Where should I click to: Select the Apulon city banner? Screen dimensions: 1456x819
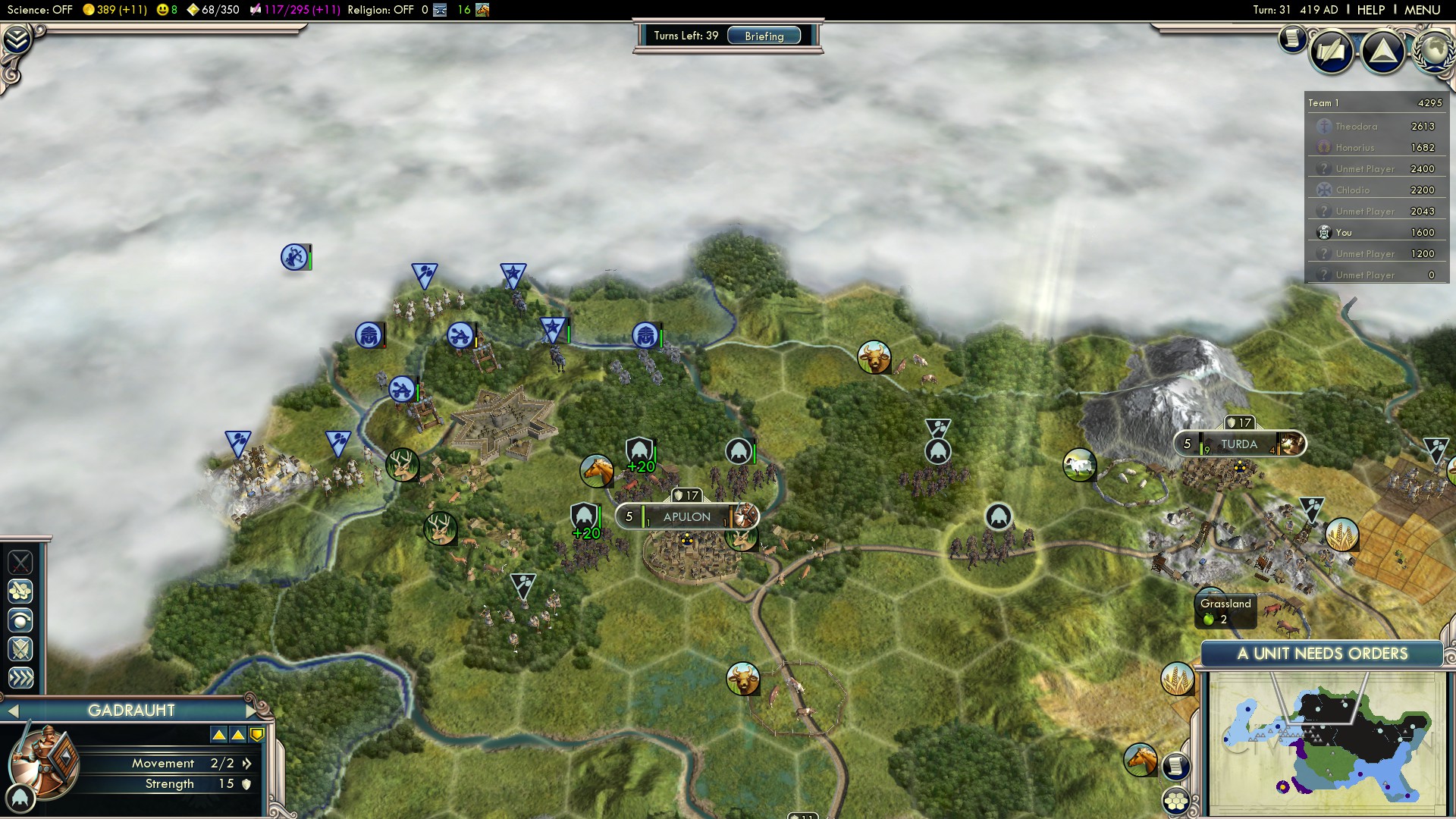pyautogui.click(x=686, y=517)
